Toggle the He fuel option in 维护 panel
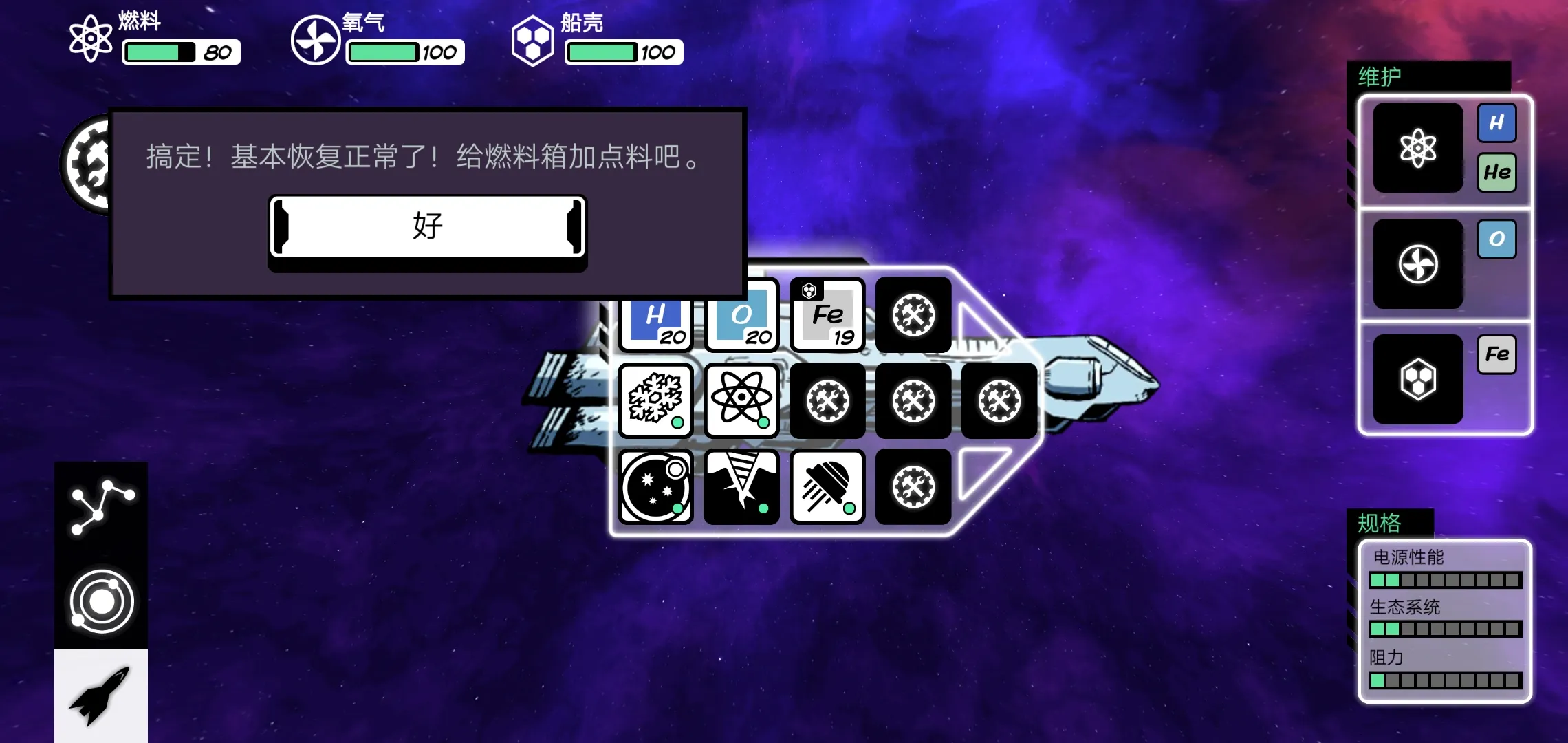This screenshot has height=743, width=1568. [1498, 172]
